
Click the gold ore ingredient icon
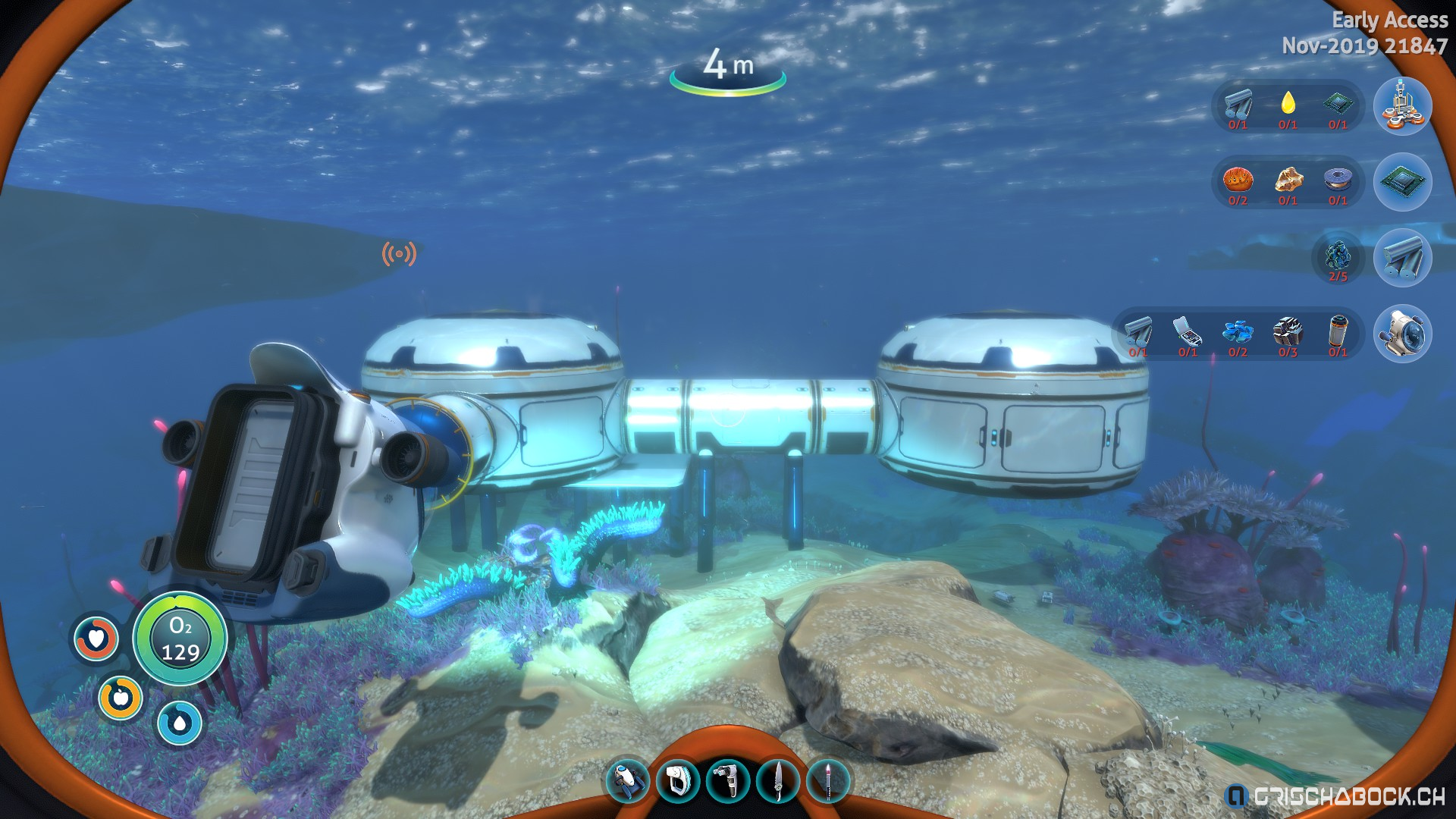point(1288,180)
